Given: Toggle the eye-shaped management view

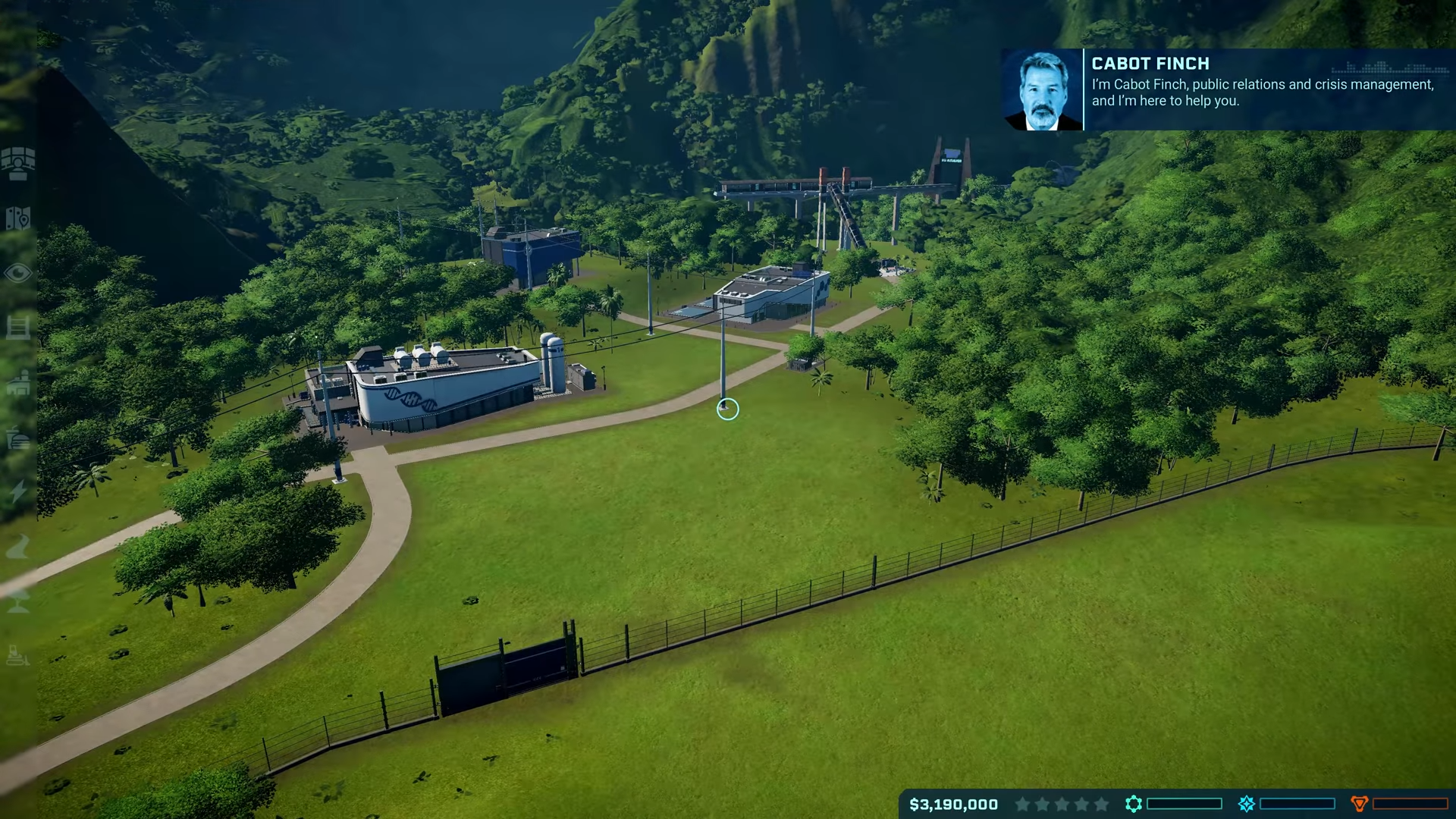Looking at the screenshot, I should click(18, 273).
